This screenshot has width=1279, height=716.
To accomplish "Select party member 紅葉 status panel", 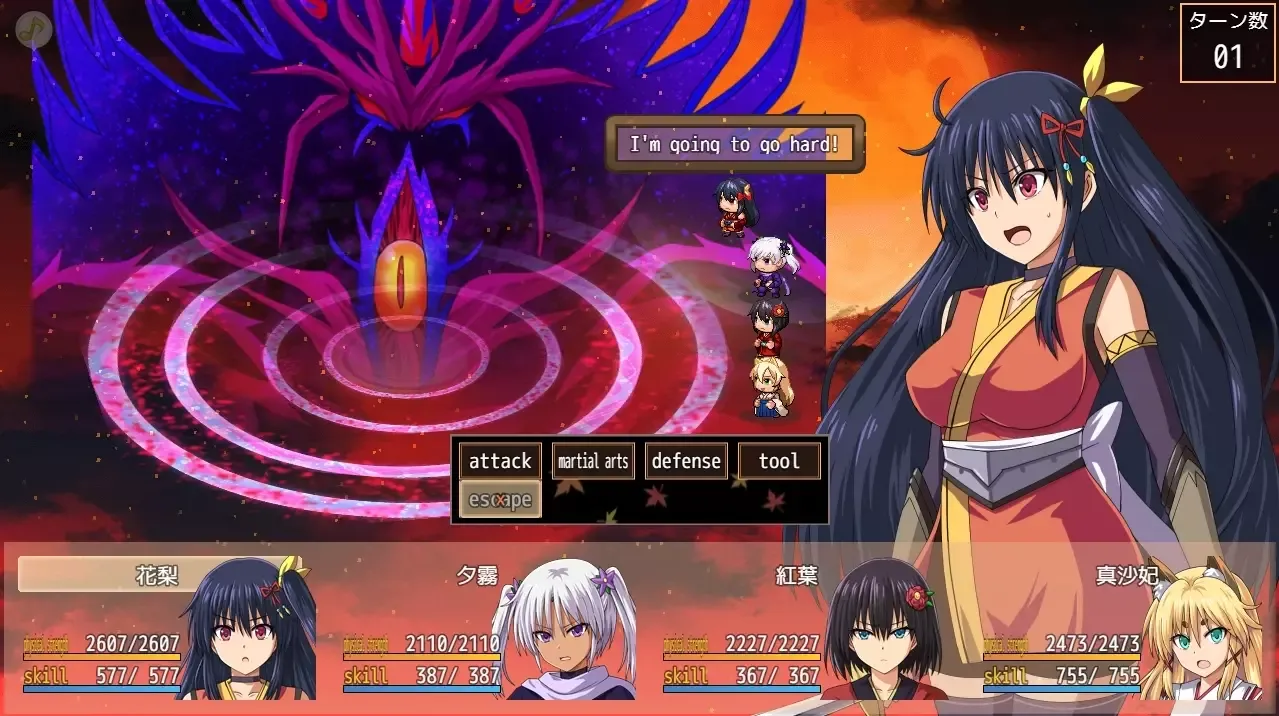I will point(805,628).
